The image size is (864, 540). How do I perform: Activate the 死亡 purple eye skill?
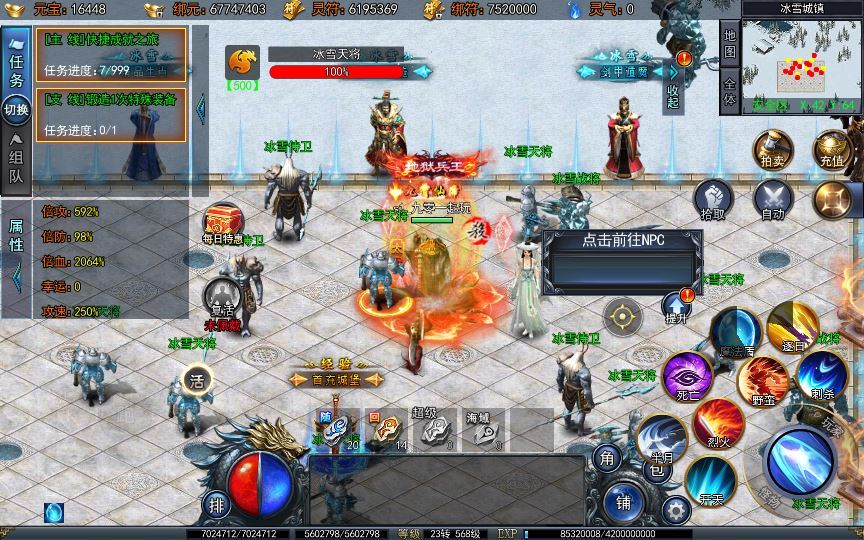coord(687,376)
